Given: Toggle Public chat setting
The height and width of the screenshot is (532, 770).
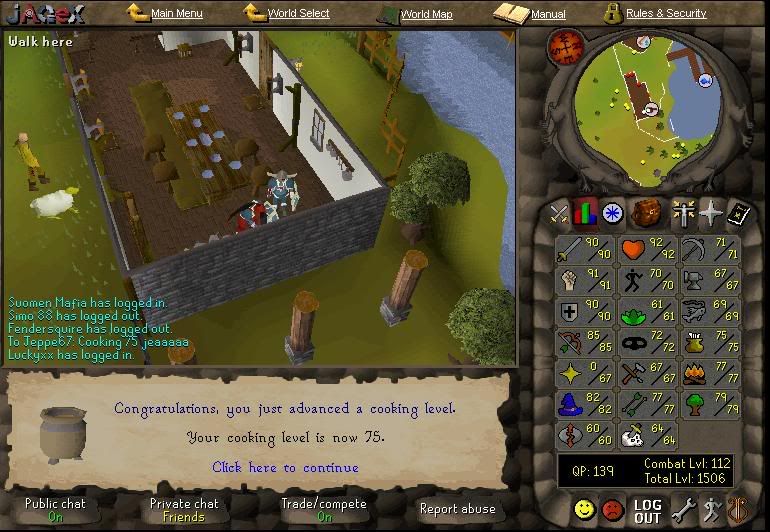Looking at the screenshot, I should (x=56, y=510).
